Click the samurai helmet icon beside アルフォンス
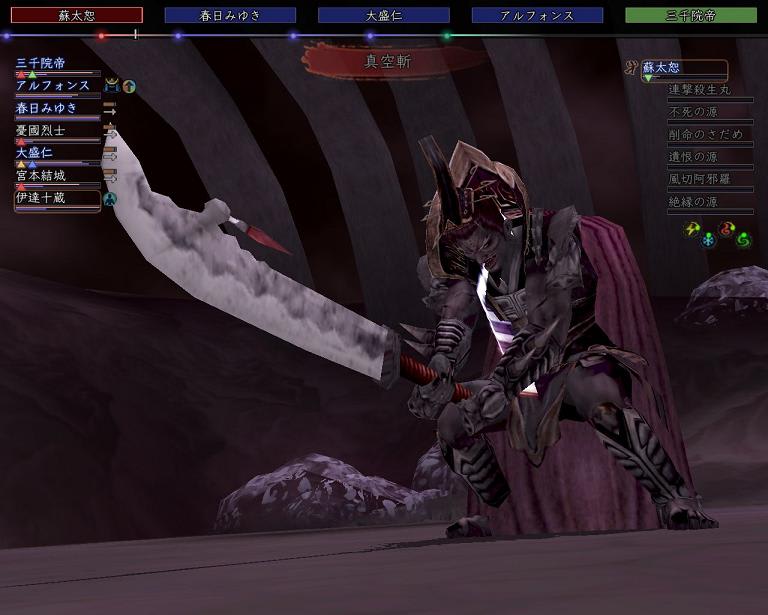The height and width of the screenshot is (615, 768). point(111,86)
